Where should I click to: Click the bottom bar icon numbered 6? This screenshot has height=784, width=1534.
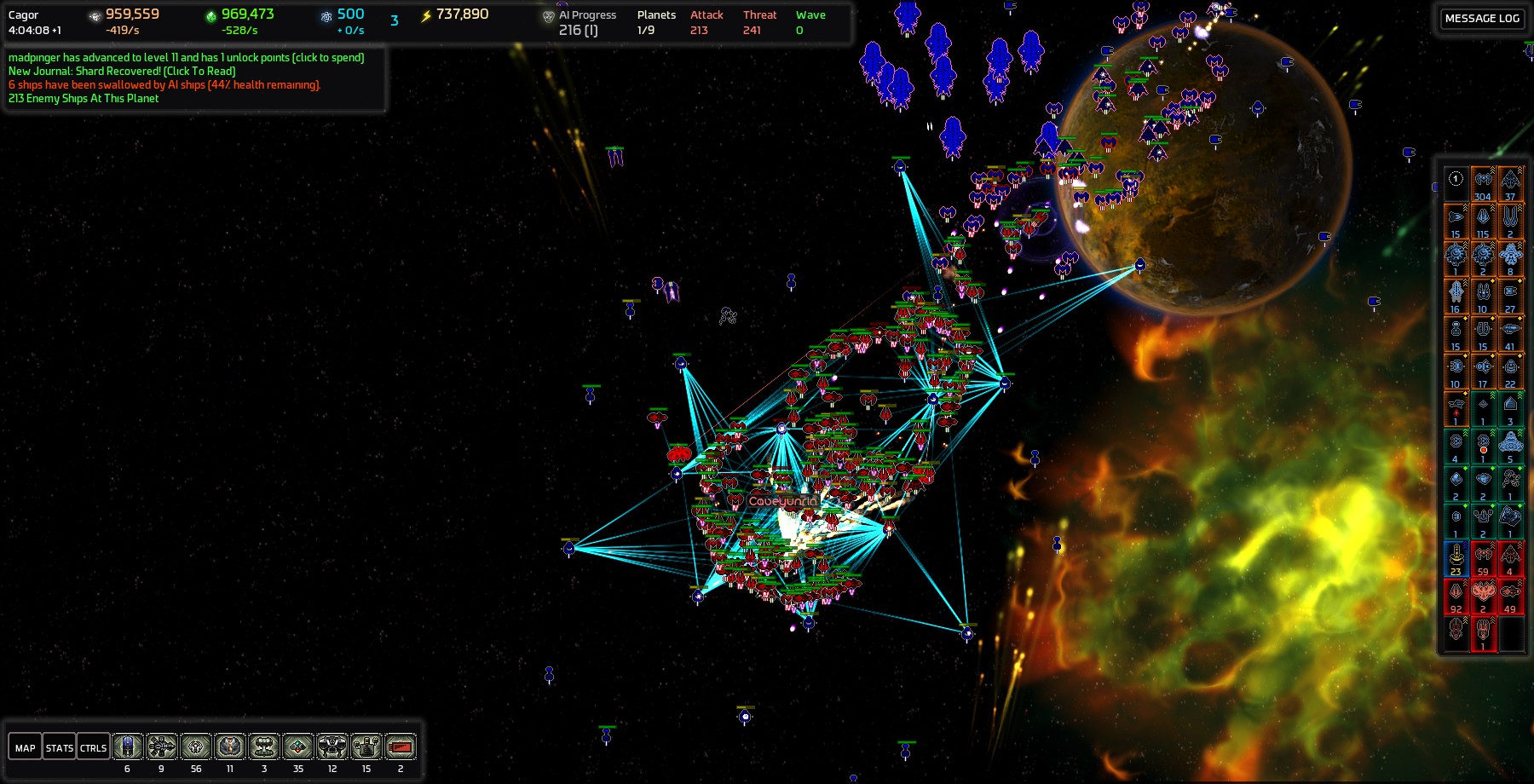pyautogui.click(x=128, y=747)
